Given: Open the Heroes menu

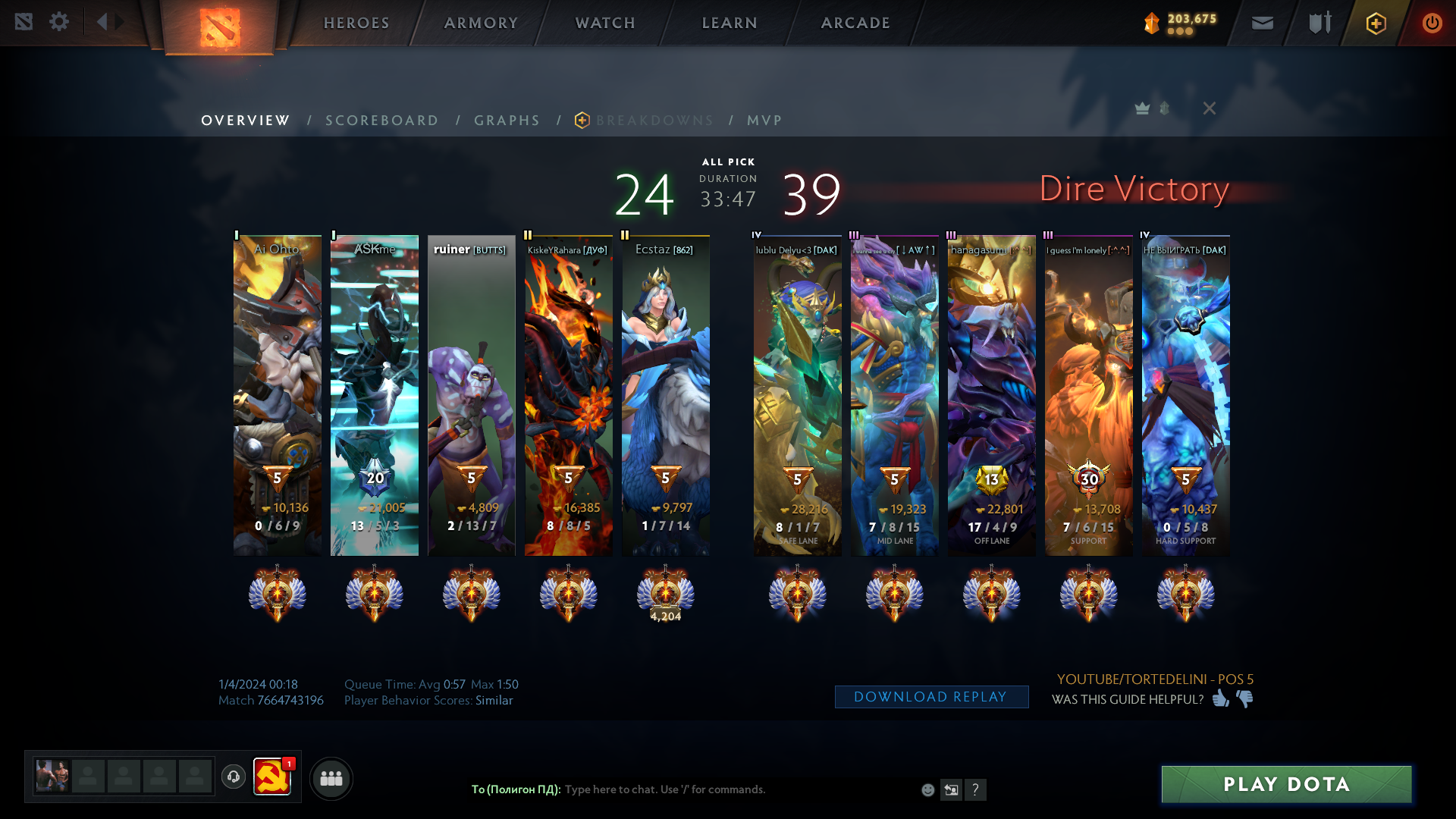Looking at the screenshot, I should coord(356,23).
